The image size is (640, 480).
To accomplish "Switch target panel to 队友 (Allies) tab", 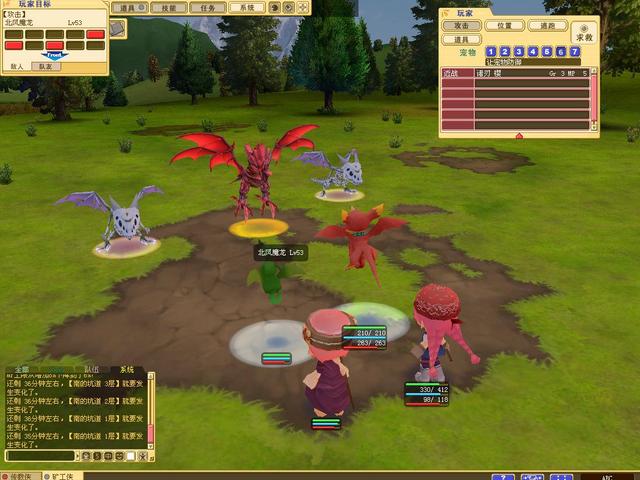I will pos(45,65).
